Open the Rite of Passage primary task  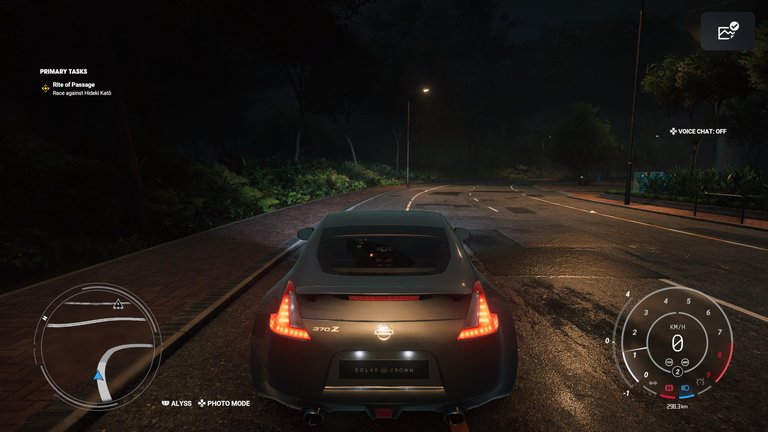tap(74, 84)
